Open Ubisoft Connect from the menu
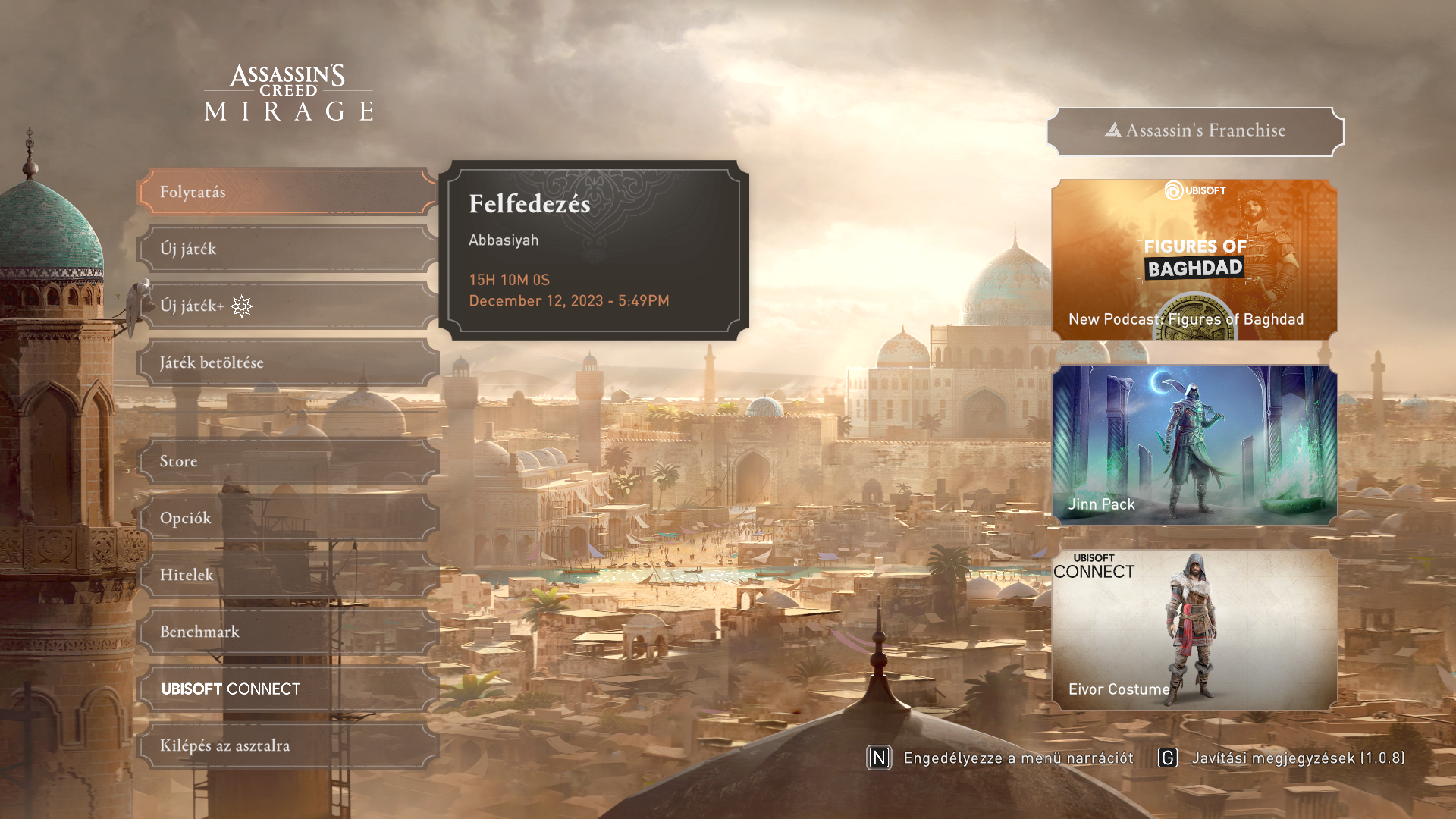This screenshot has width=1456, height=819. click(287, 689)
